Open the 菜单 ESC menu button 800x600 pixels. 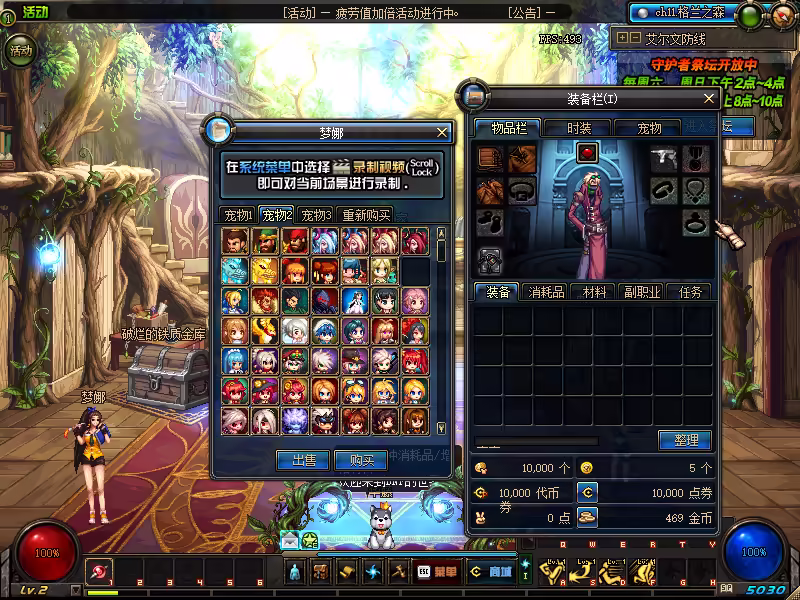[436, 571]
